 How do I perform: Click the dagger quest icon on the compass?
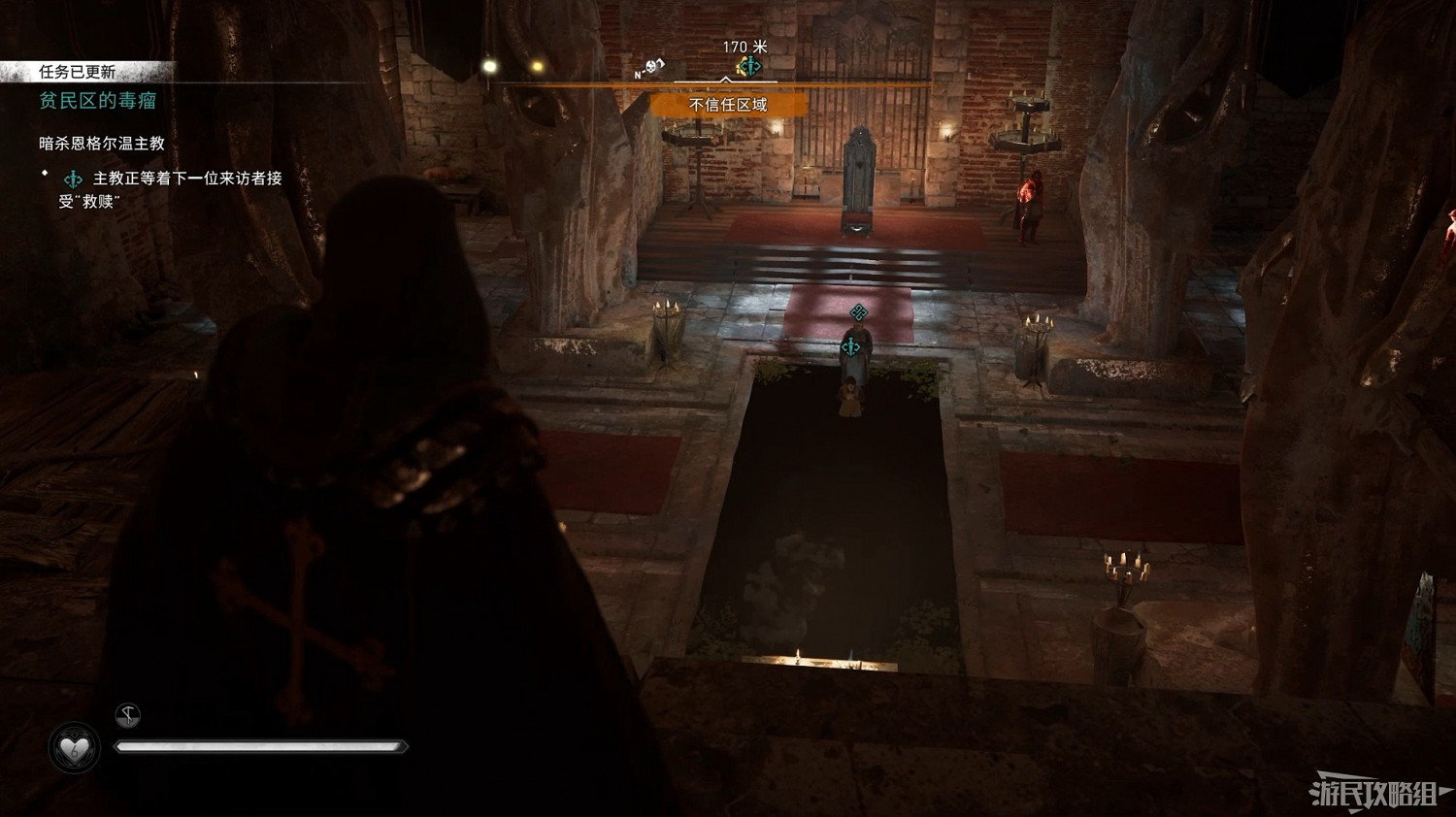coord(749,65)
